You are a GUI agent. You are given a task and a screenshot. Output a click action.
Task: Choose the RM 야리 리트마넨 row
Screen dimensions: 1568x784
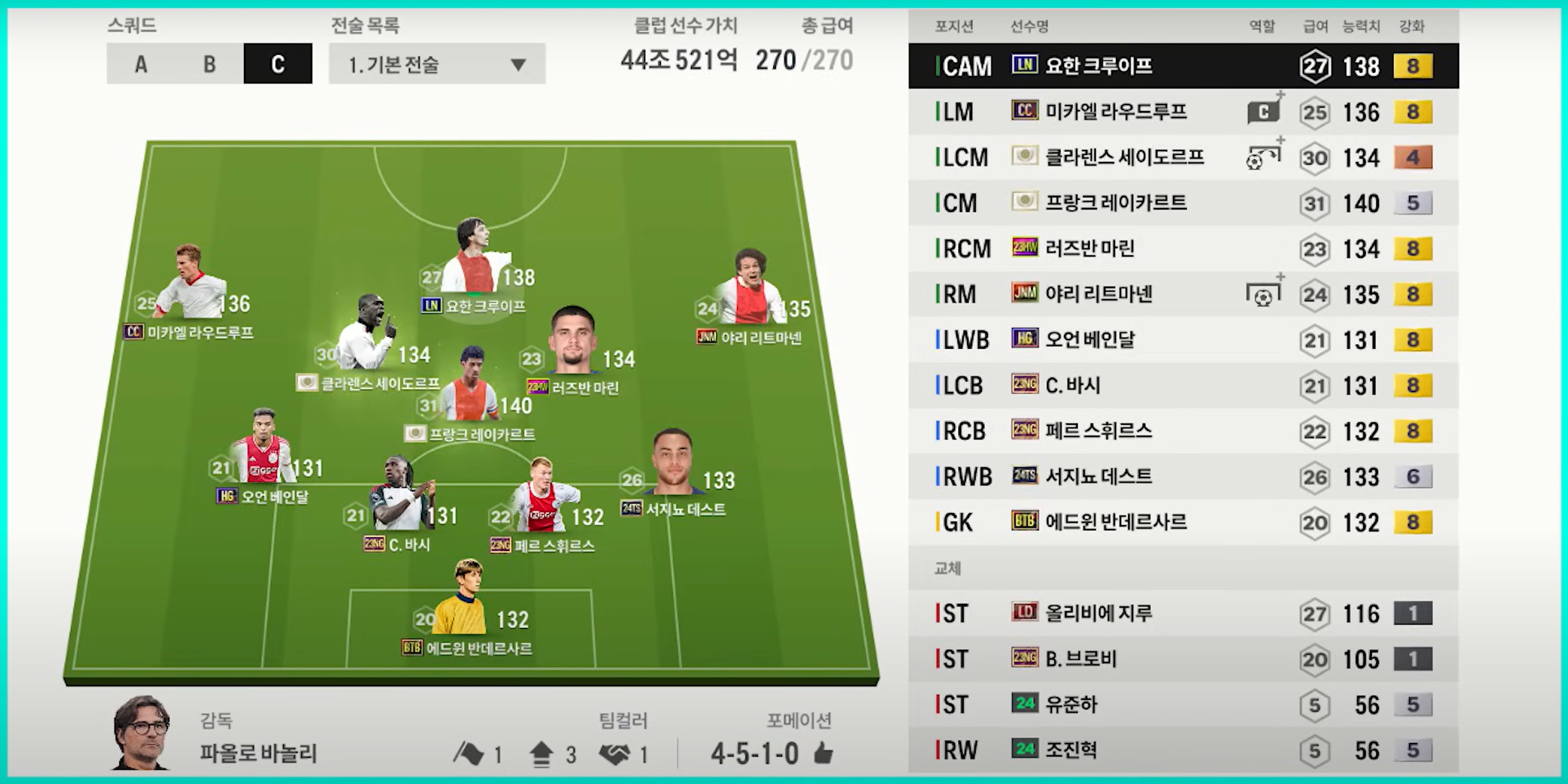pyautogui.click(x=1183, y=295)
